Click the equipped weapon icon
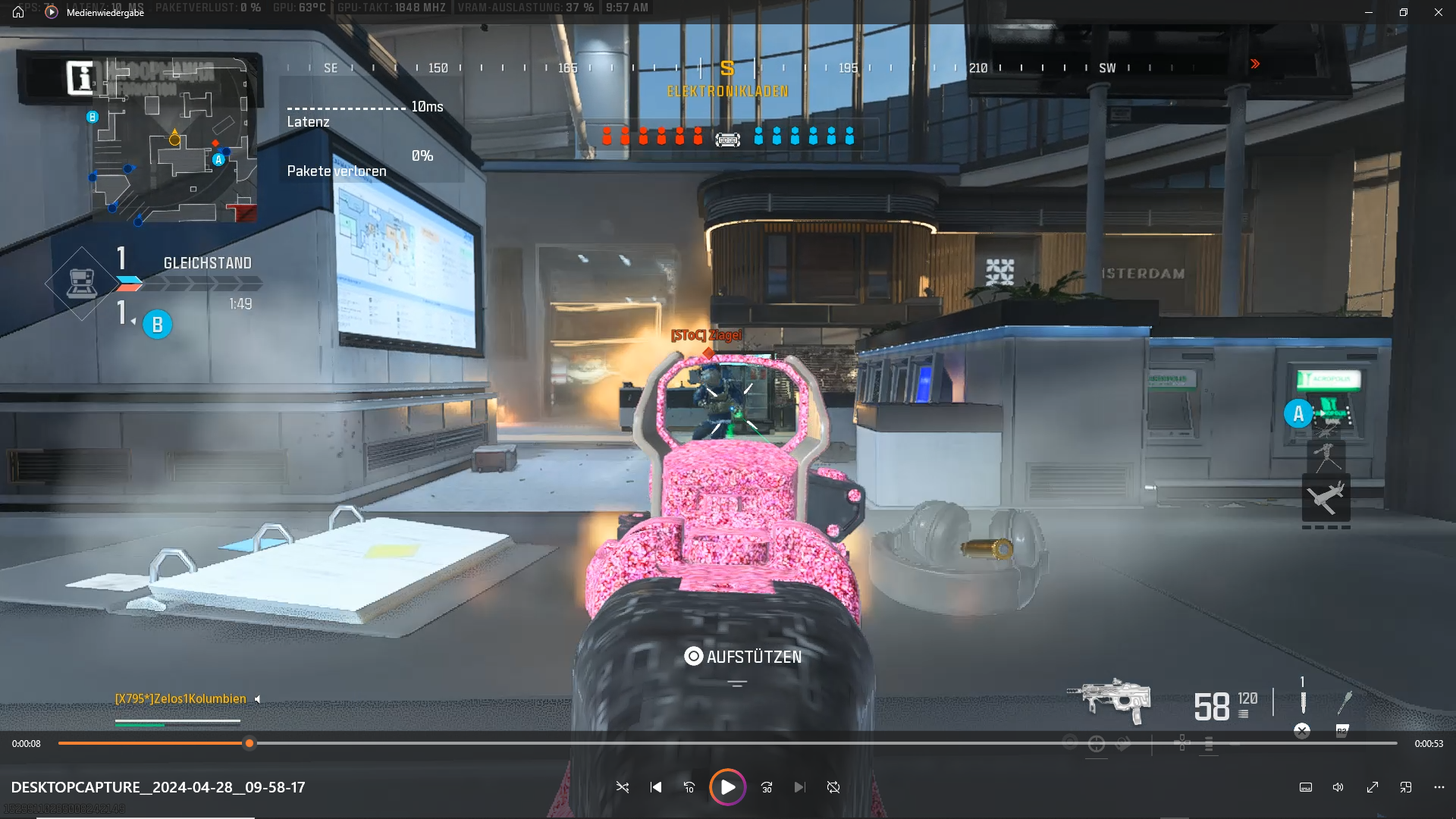 coord(1109,701)
